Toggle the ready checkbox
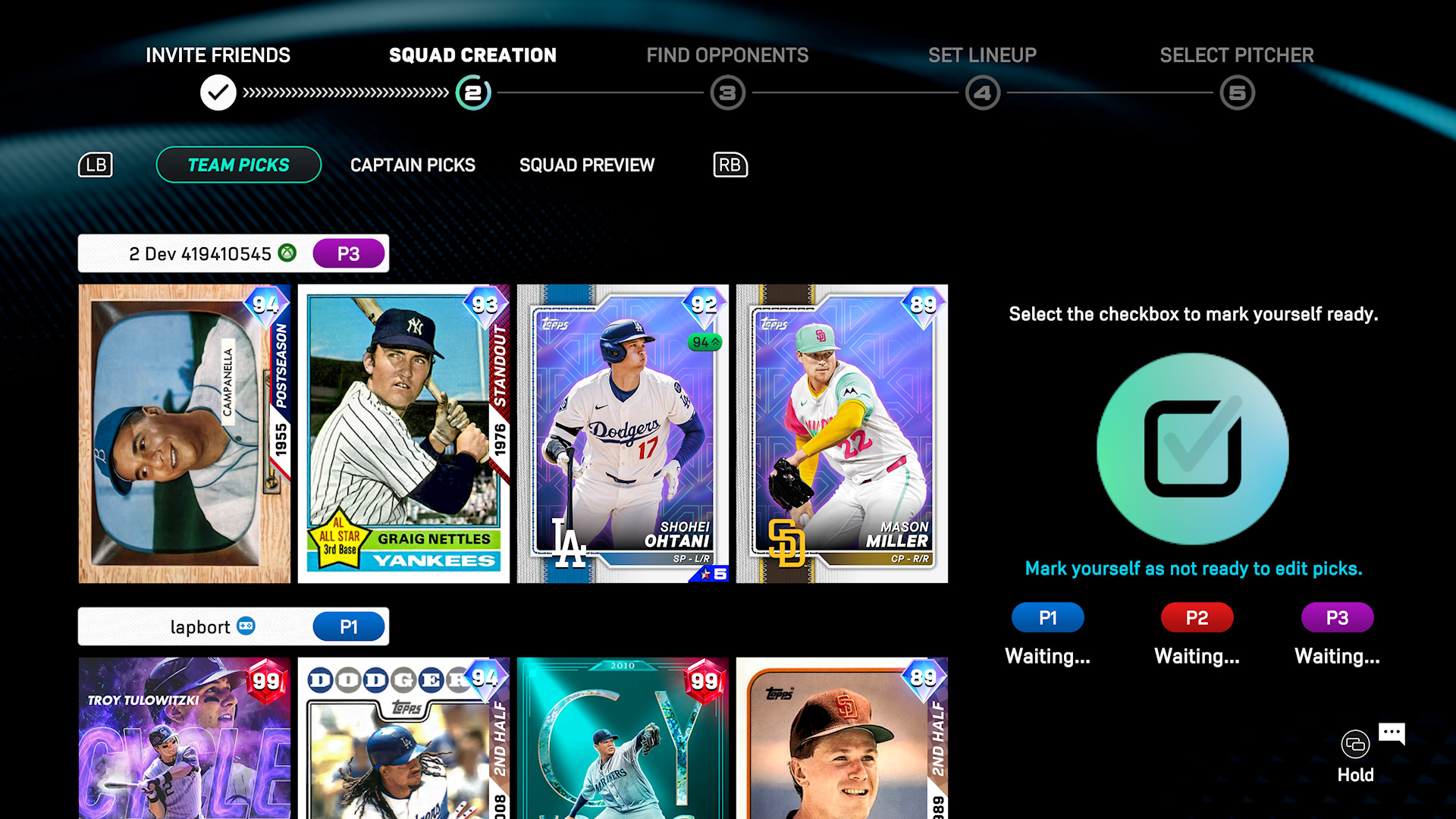Viewport: 1456px width, 819px height. [1192, 448]
